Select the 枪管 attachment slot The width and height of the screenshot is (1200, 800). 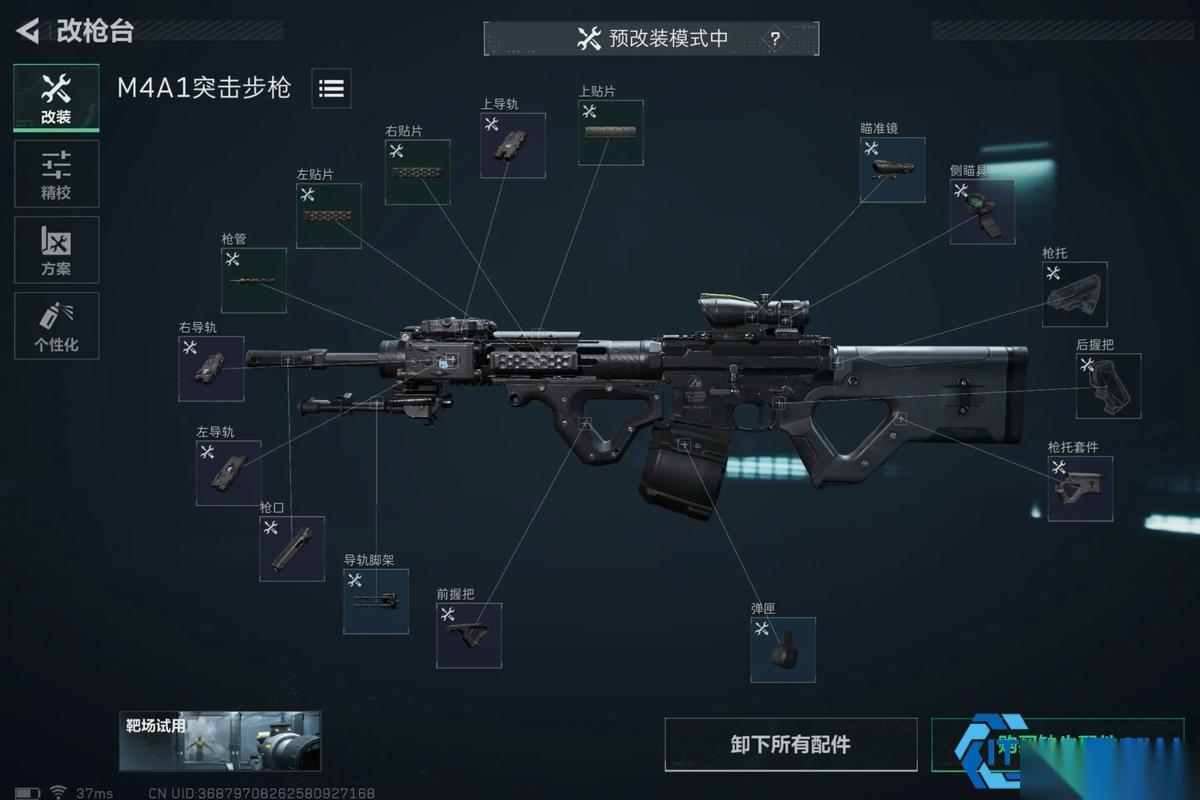[254, 280]
